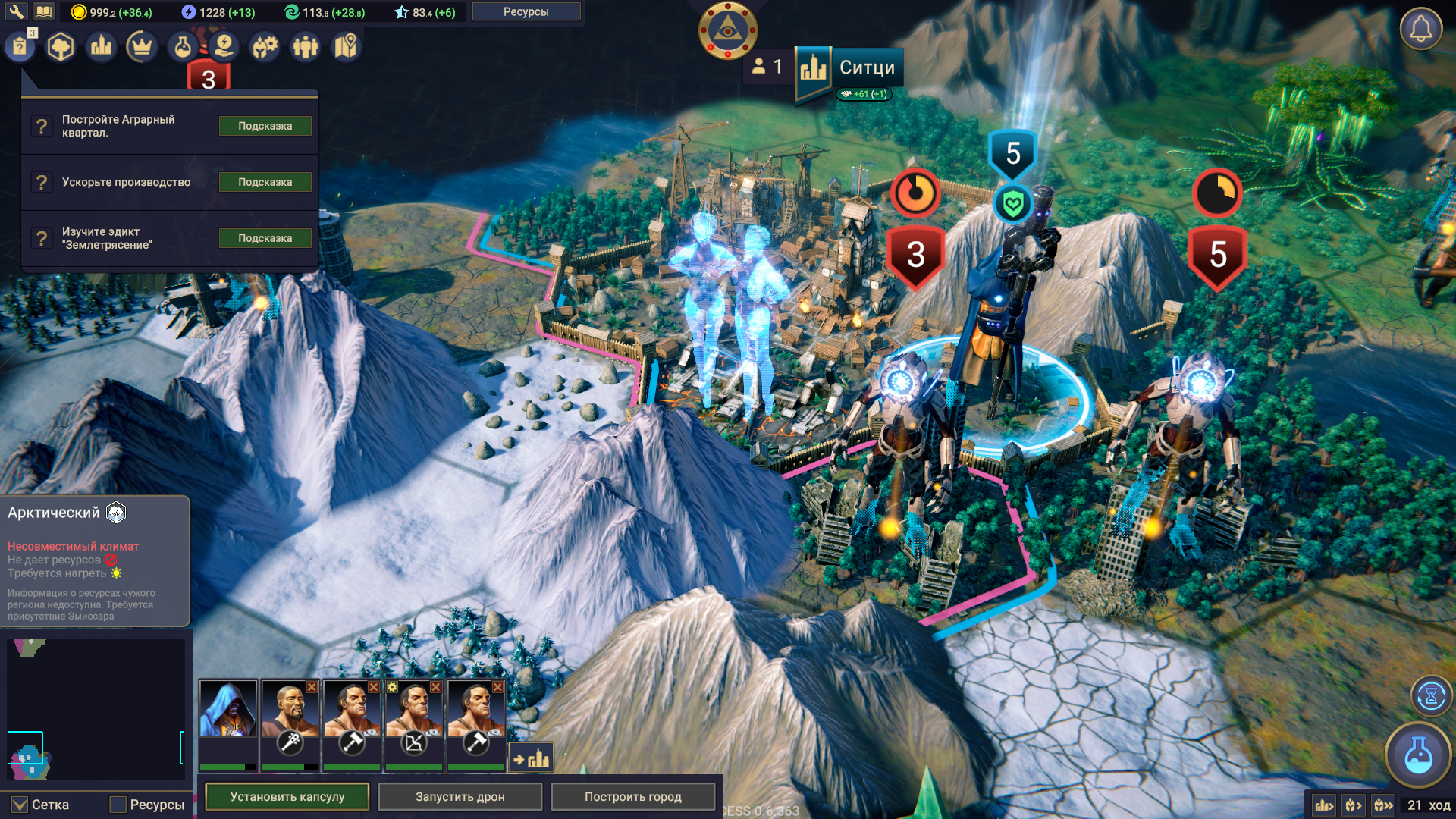Open the world map pin icon
1456x819 pixels.
tap(346, 47)
